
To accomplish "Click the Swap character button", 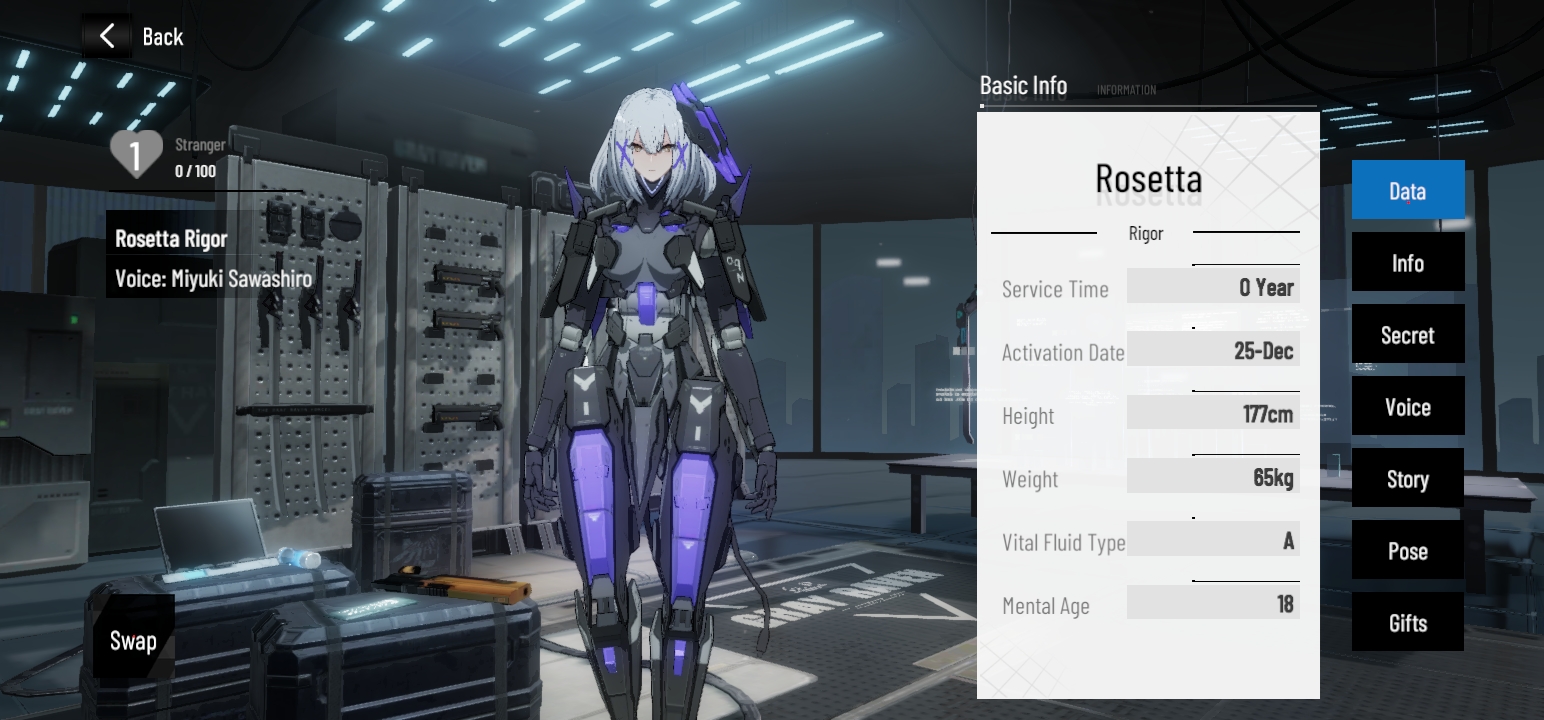I will coord(133,639).
